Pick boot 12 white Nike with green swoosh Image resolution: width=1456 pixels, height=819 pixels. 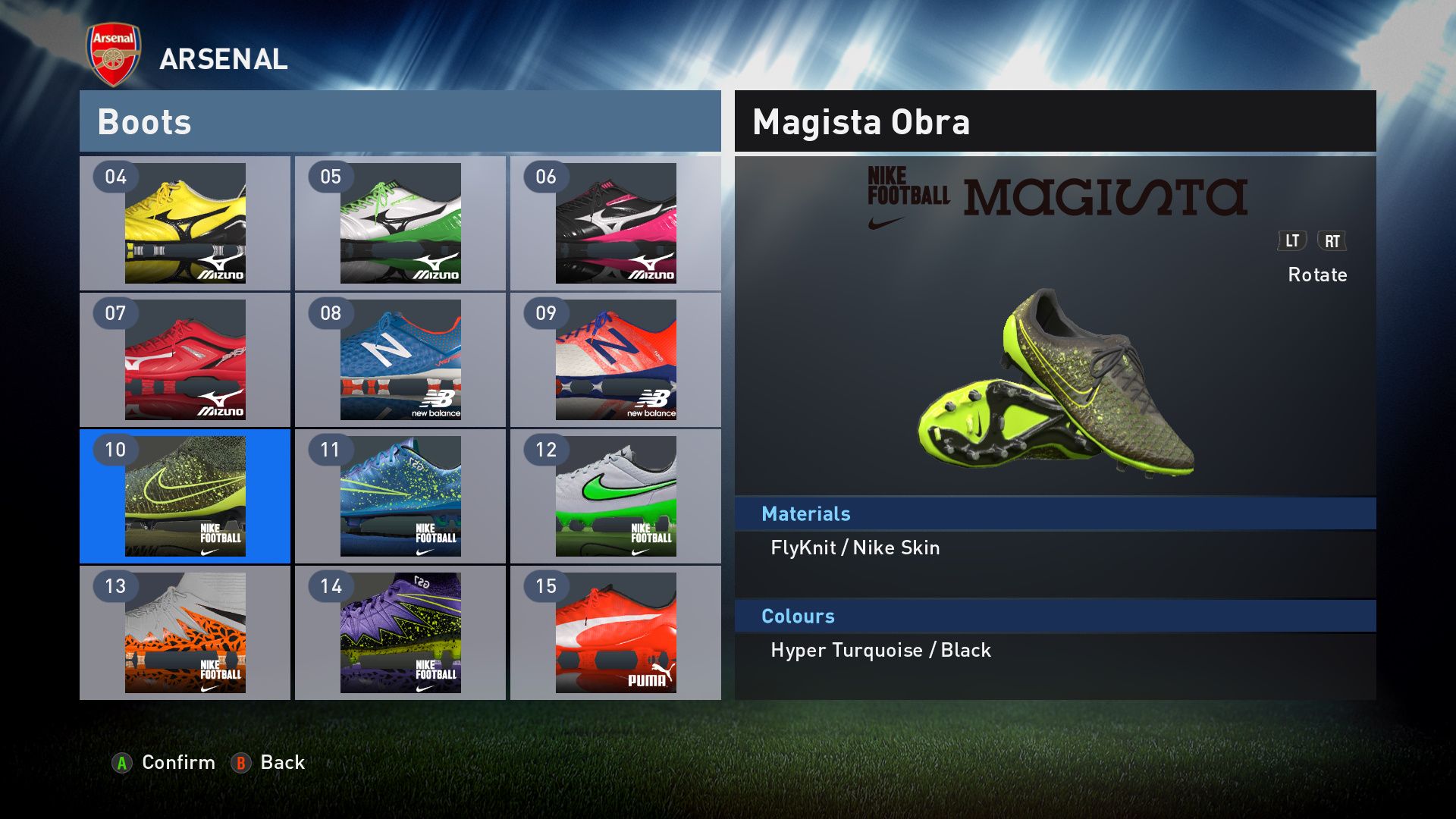pos(616,496)
